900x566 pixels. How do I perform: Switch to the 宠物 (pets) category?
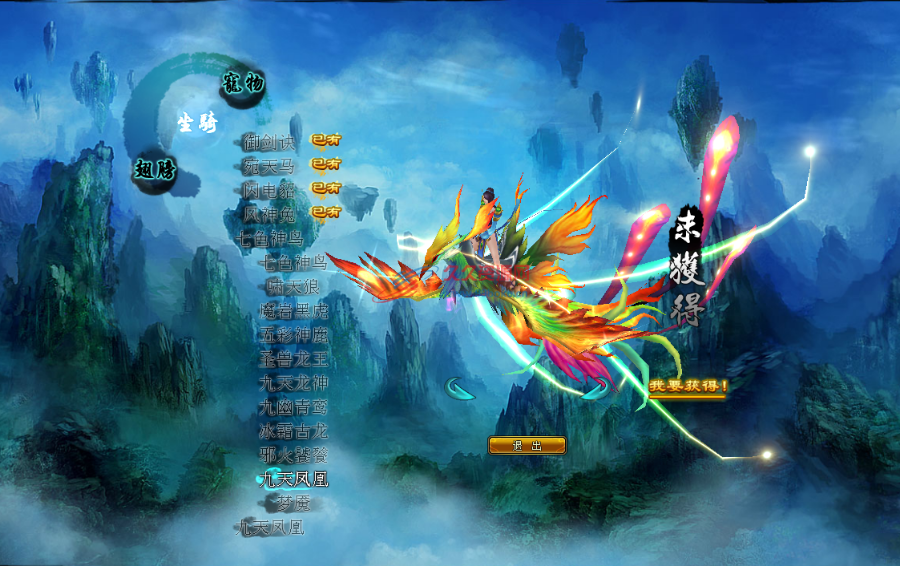(243, 84)
